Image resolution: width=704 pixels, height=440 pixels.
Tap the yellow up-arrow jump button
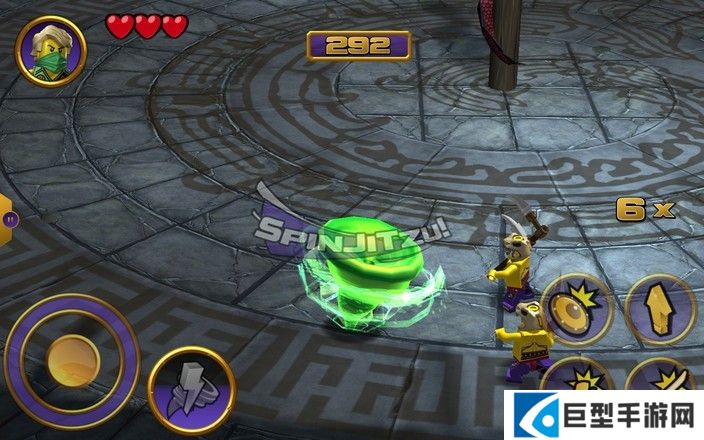click(660, 309)
